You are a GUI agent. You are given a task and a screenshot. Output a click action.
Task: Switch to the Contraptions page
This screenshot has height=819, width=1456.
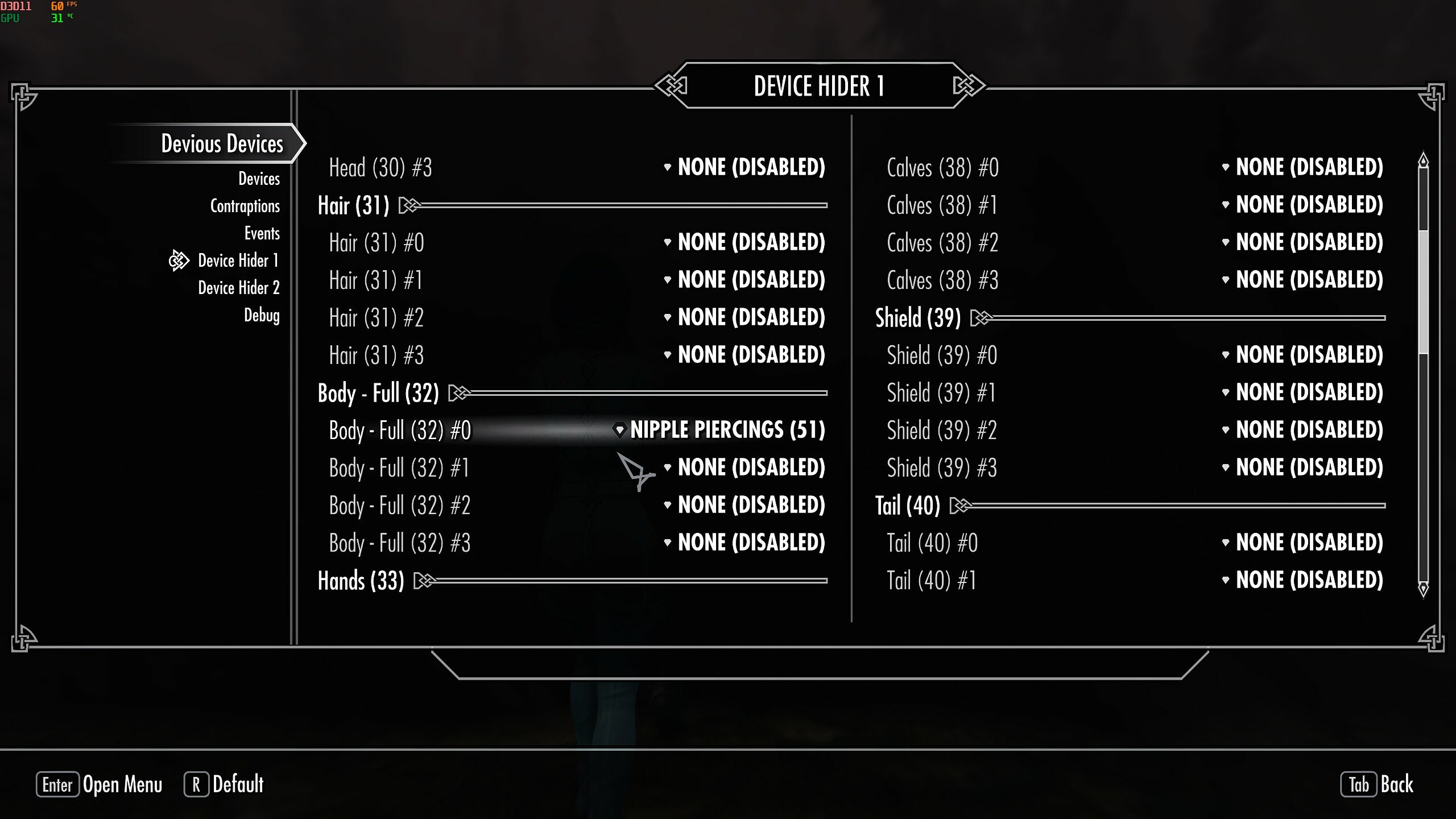point(245,206)
